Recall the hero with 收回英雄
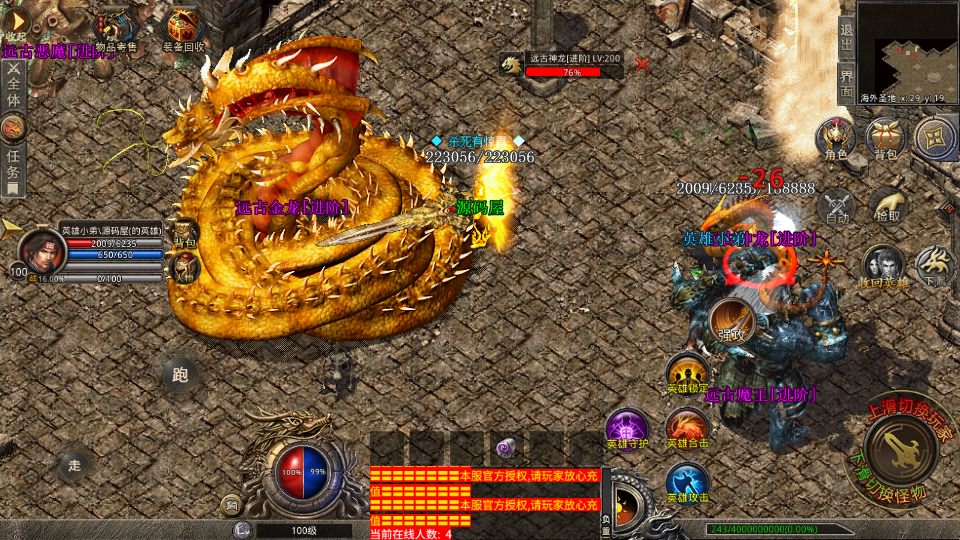The image size is (960, 540). 883,266
